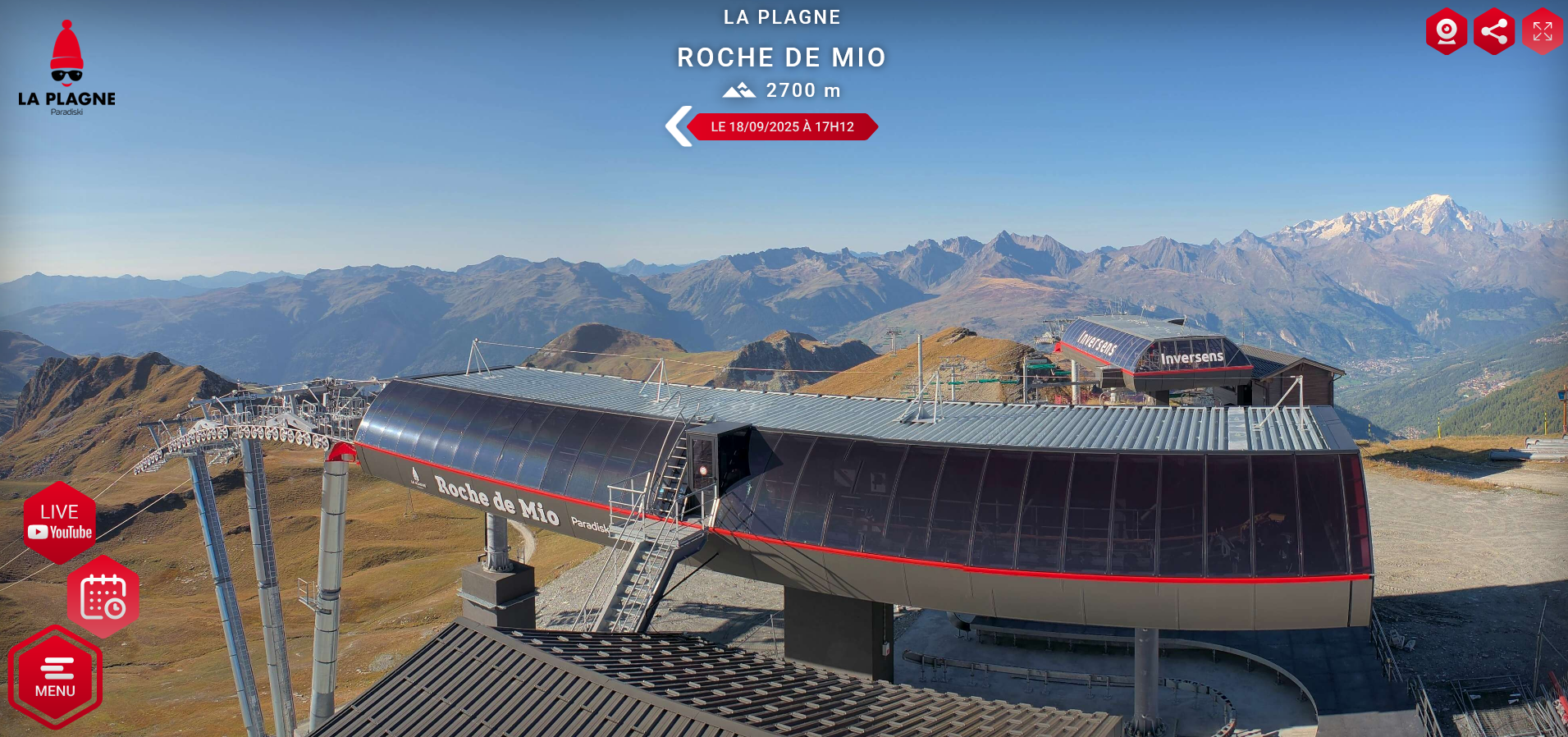Viewport: 1568px width, 737px height.
Task: Open the webcam selection icon
Action: 1446,32
